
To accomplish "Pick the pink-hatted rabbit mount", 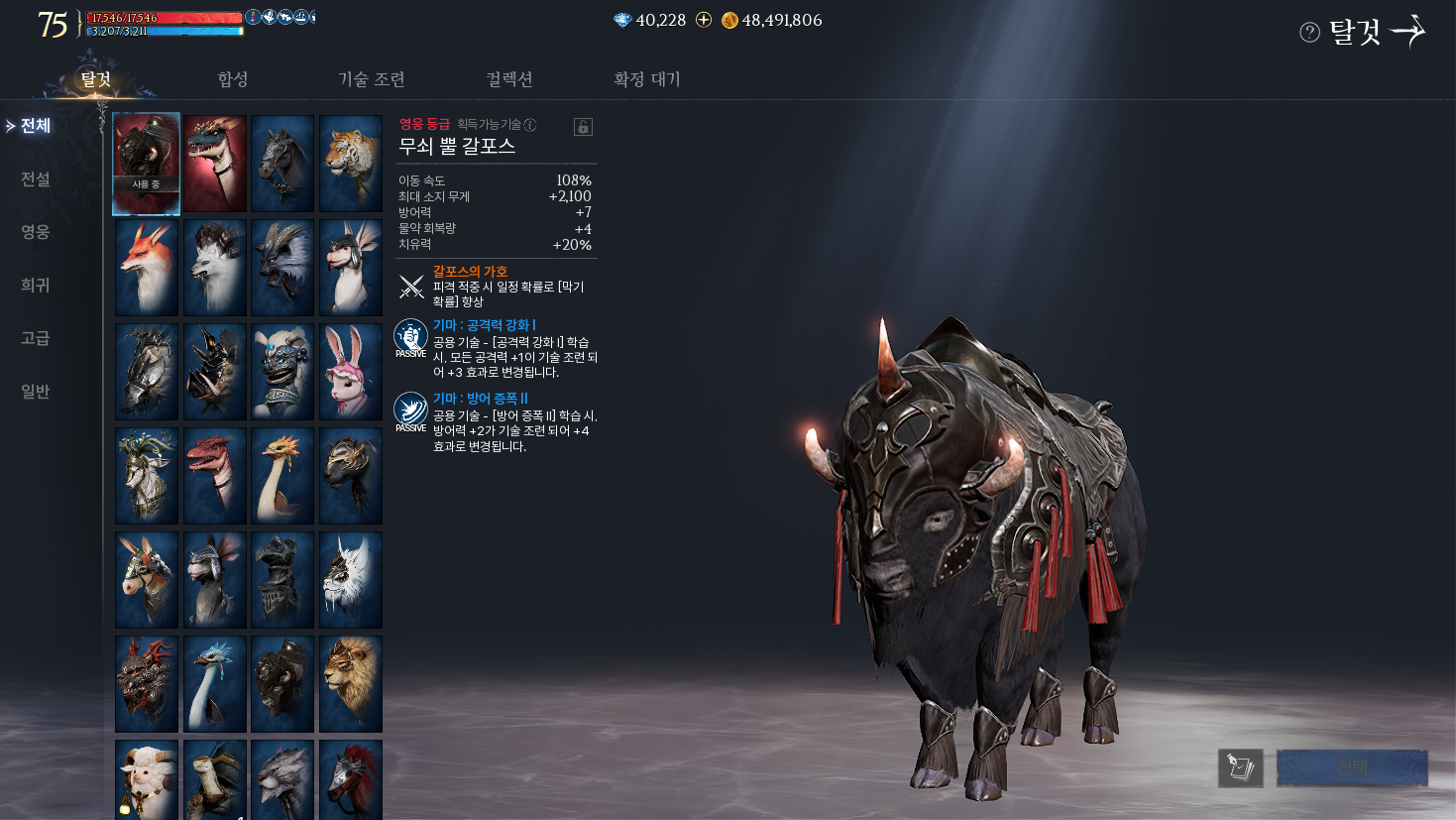I will tap(351, 372).
